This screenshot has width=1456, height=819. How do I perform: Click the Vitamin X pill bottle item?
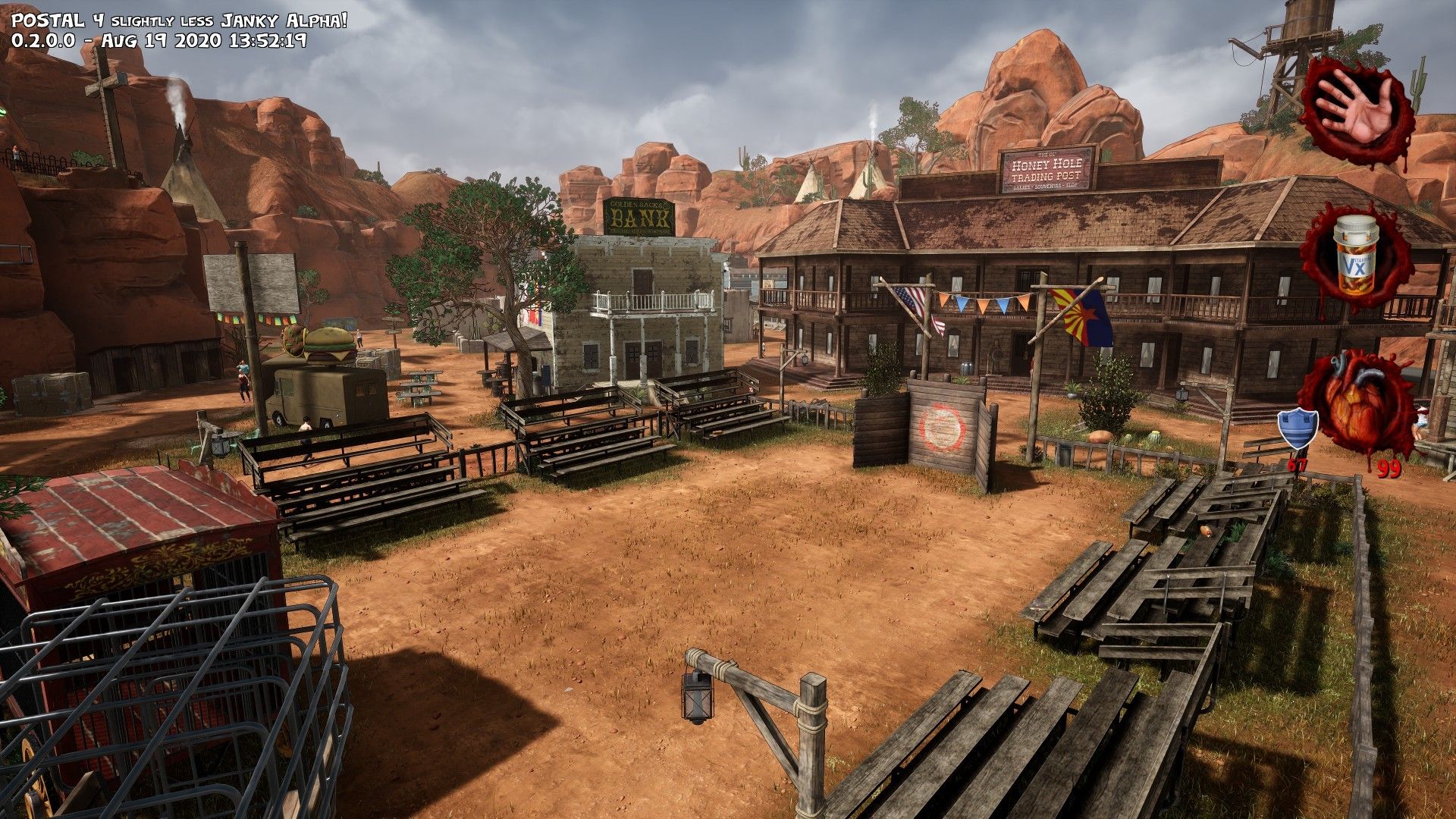pos(1354,256)
